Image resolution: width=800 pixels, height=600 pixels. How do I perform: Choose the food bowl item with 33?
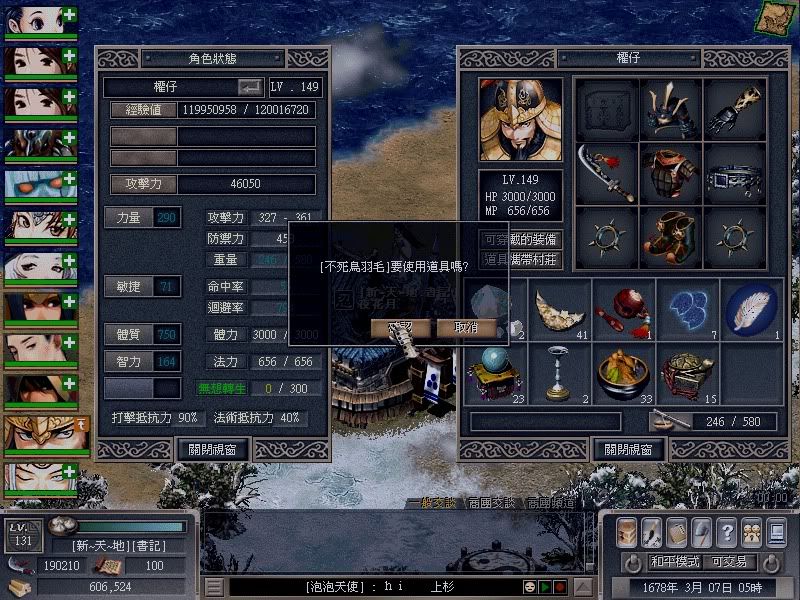click(x=623, y=374)
